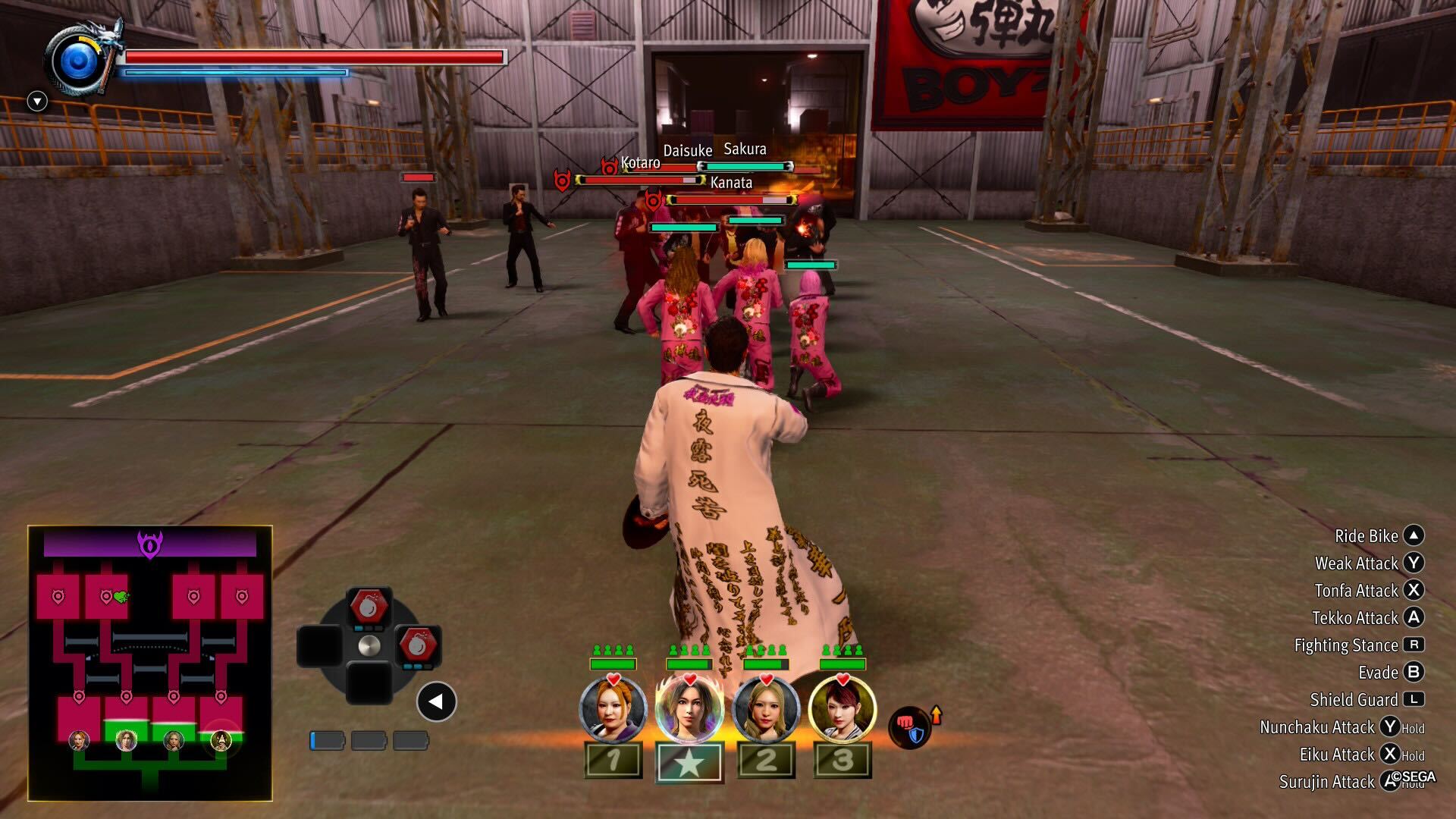Select the blonde squad leader portrait
This screenshot has height=819, width=1456.
click(766, 709)
